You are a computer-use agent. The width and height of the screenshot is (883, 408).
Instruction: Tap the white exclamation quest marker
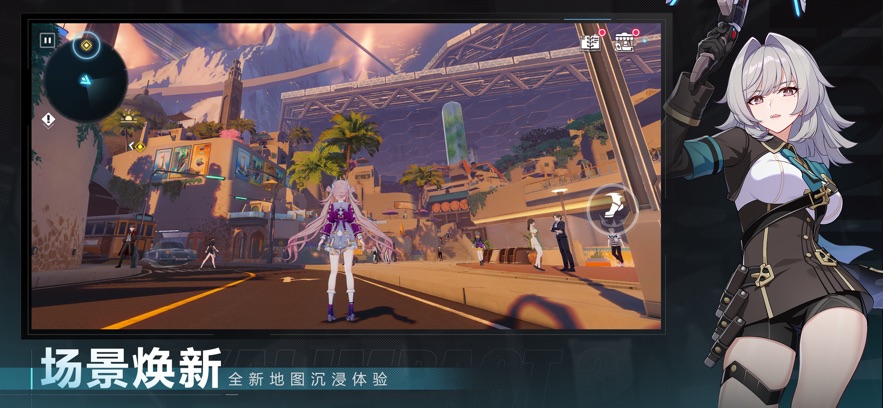click(48, 119)
